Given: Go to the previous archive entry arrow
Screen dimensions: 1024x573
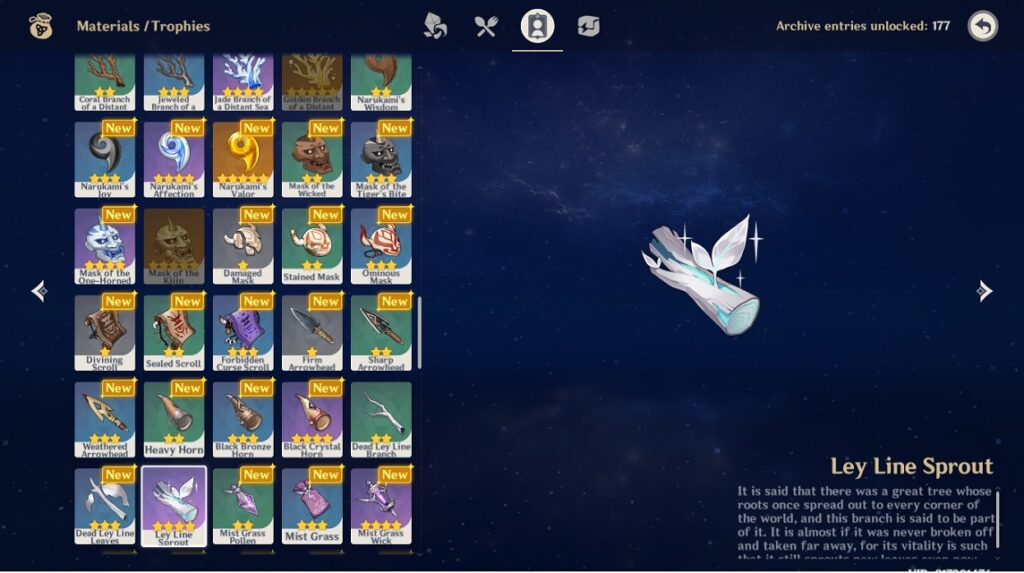Looking at the screenshot, I should point(39,291).
